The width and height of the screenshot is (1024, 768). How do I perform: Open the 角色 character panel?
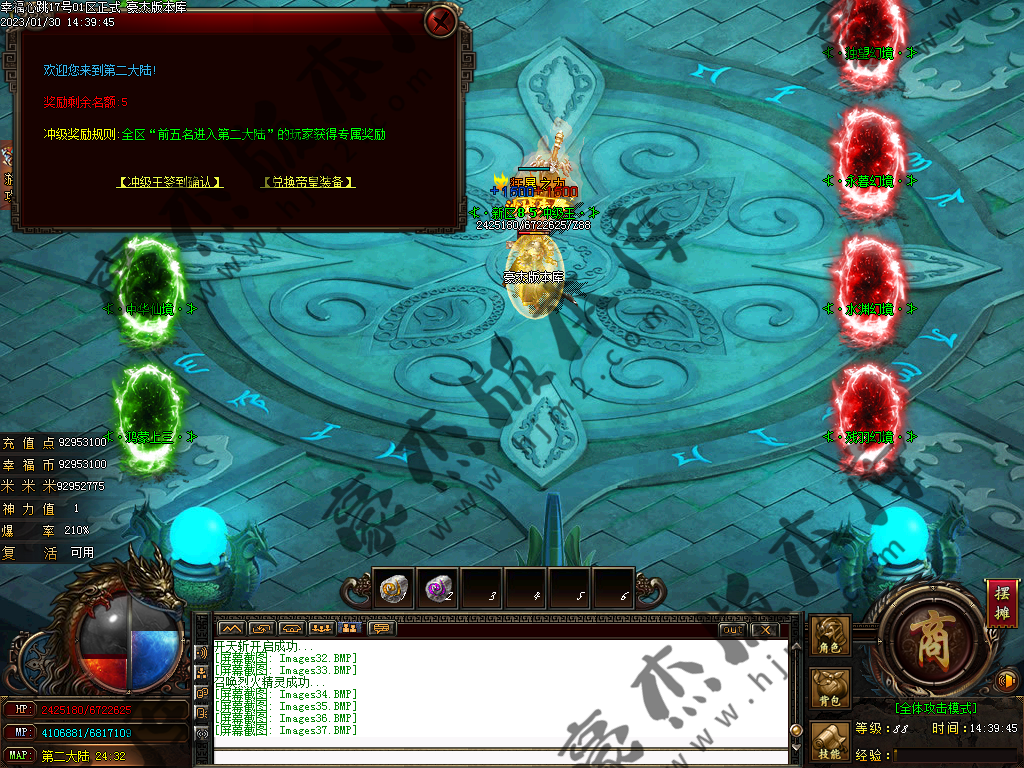830,636
